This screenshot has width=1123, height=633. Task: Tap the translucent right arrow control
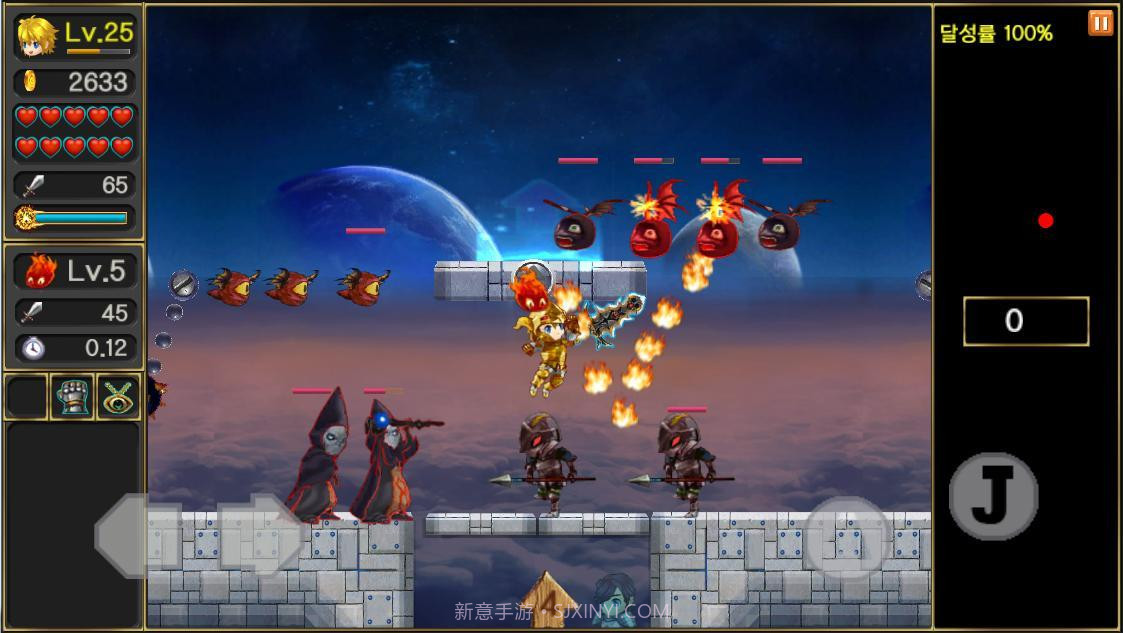260,536
